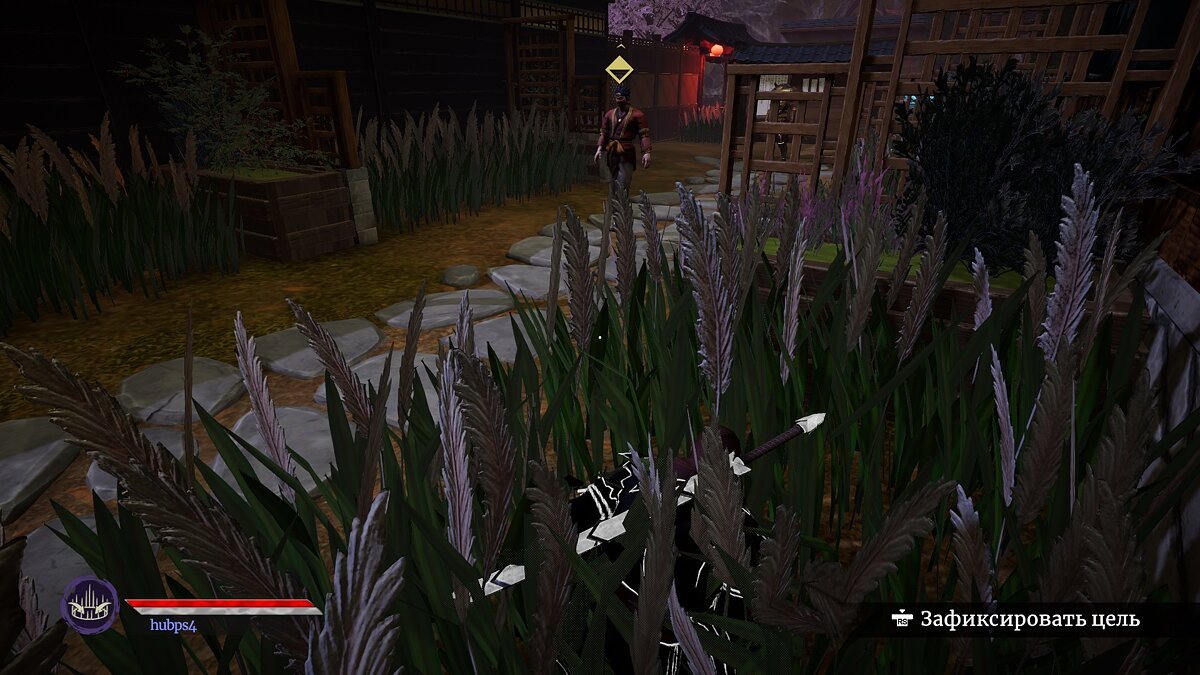
Task: Click the purple player emblem icon
Action: pos(90,605)
